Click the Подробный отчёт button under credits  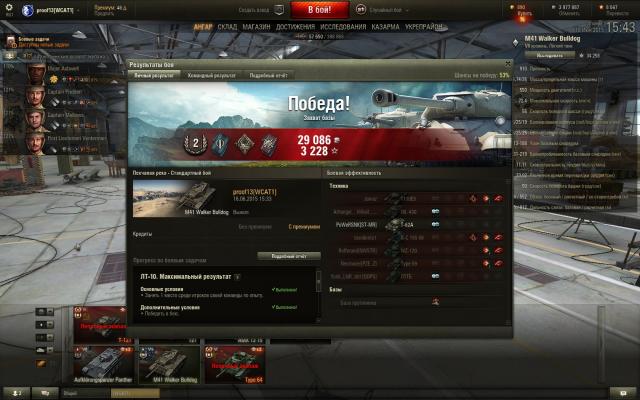(x=288, y=256)
